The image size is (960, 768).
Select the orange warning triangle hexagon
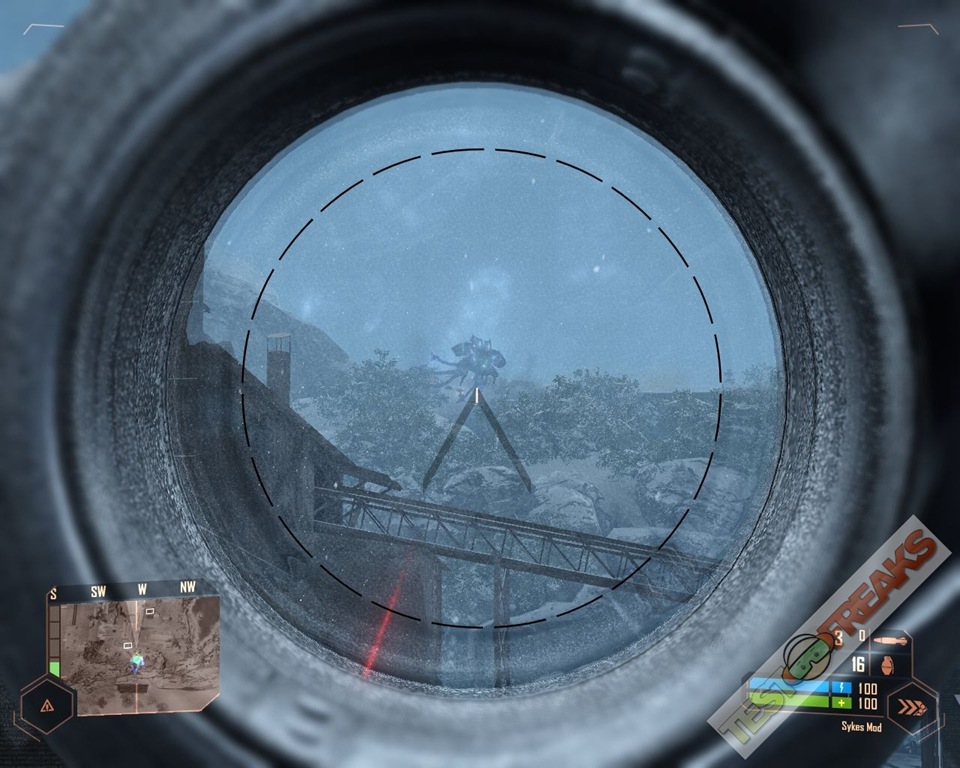click(x=47, y=705)
